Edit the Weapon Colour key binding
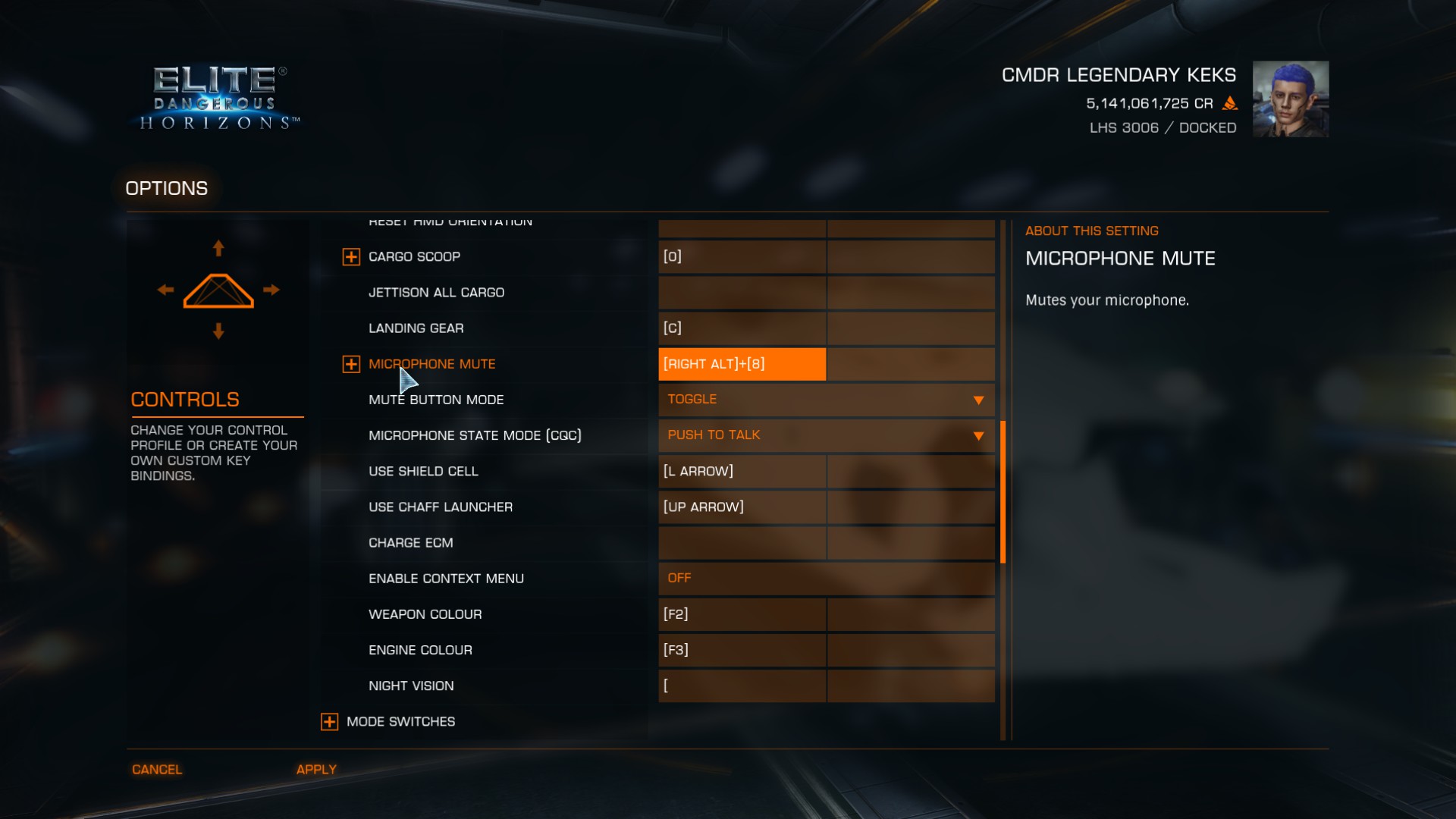1456x819 pixels. tap(742, 614)
